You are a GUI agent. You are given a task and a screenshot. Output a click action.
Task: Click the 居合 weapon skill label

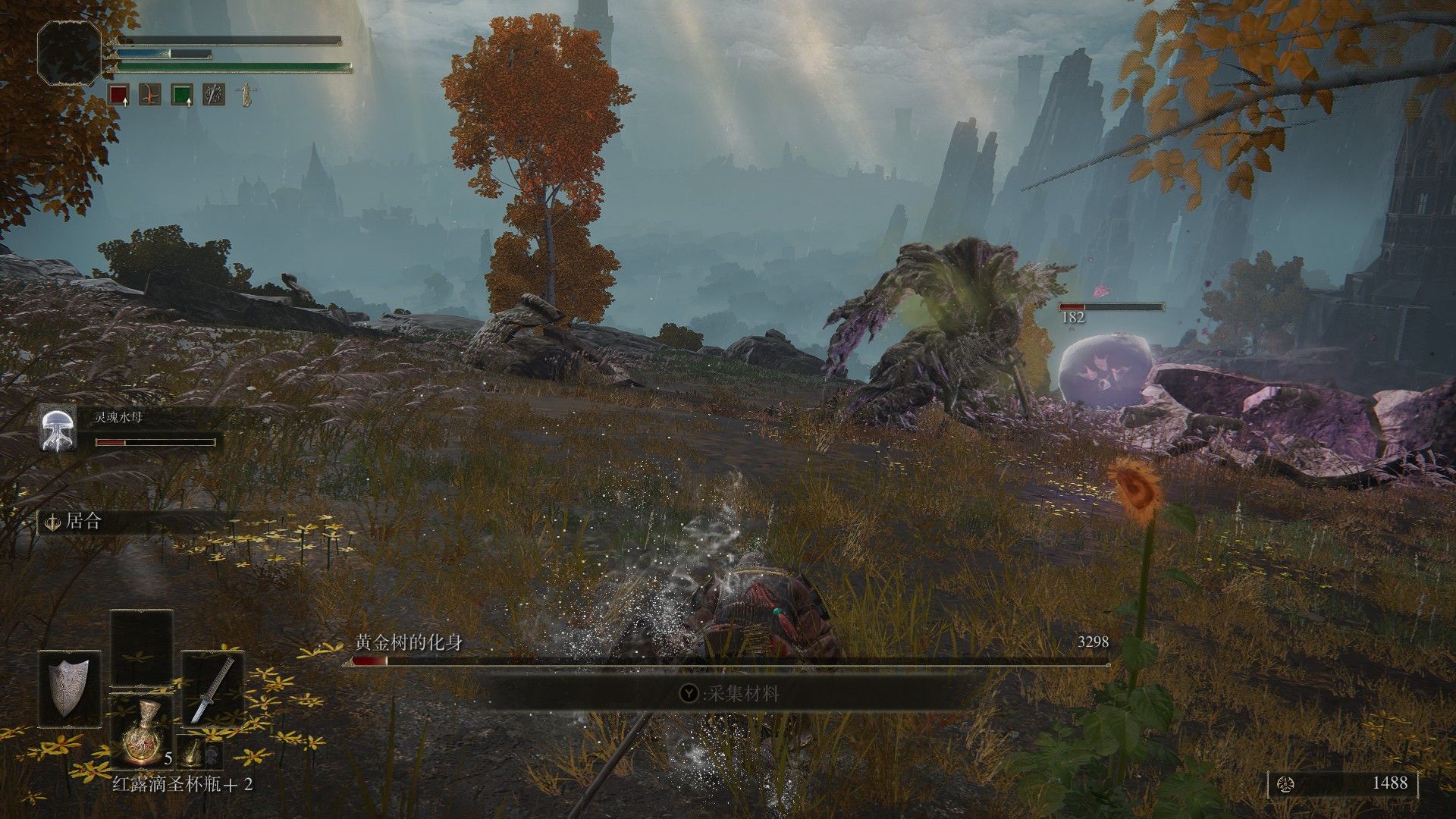(83, 522)
